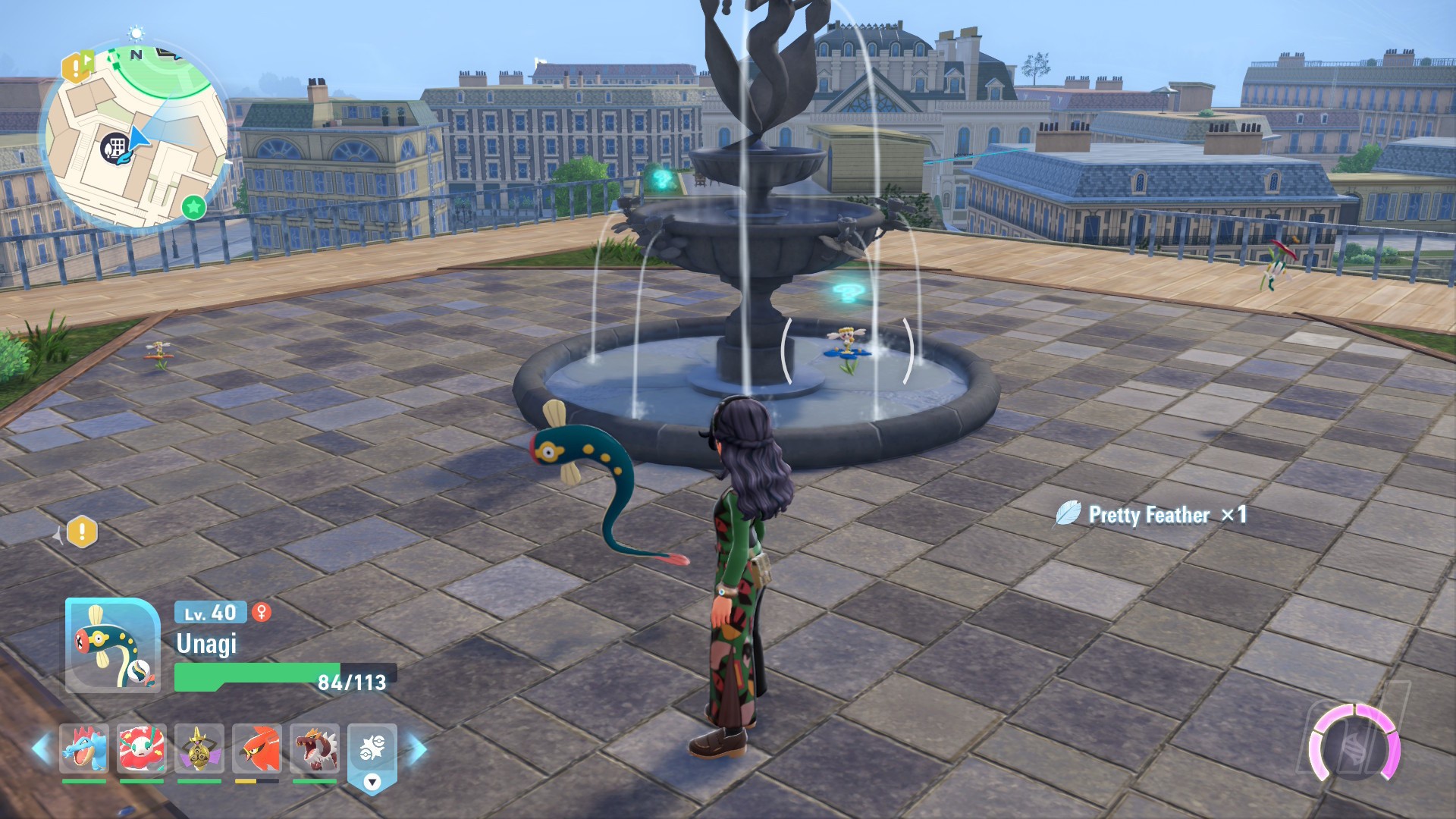Viewport: 1456px width, 819px height.
Task: Select the Aegislash party slot
Action: click(199, 748)
